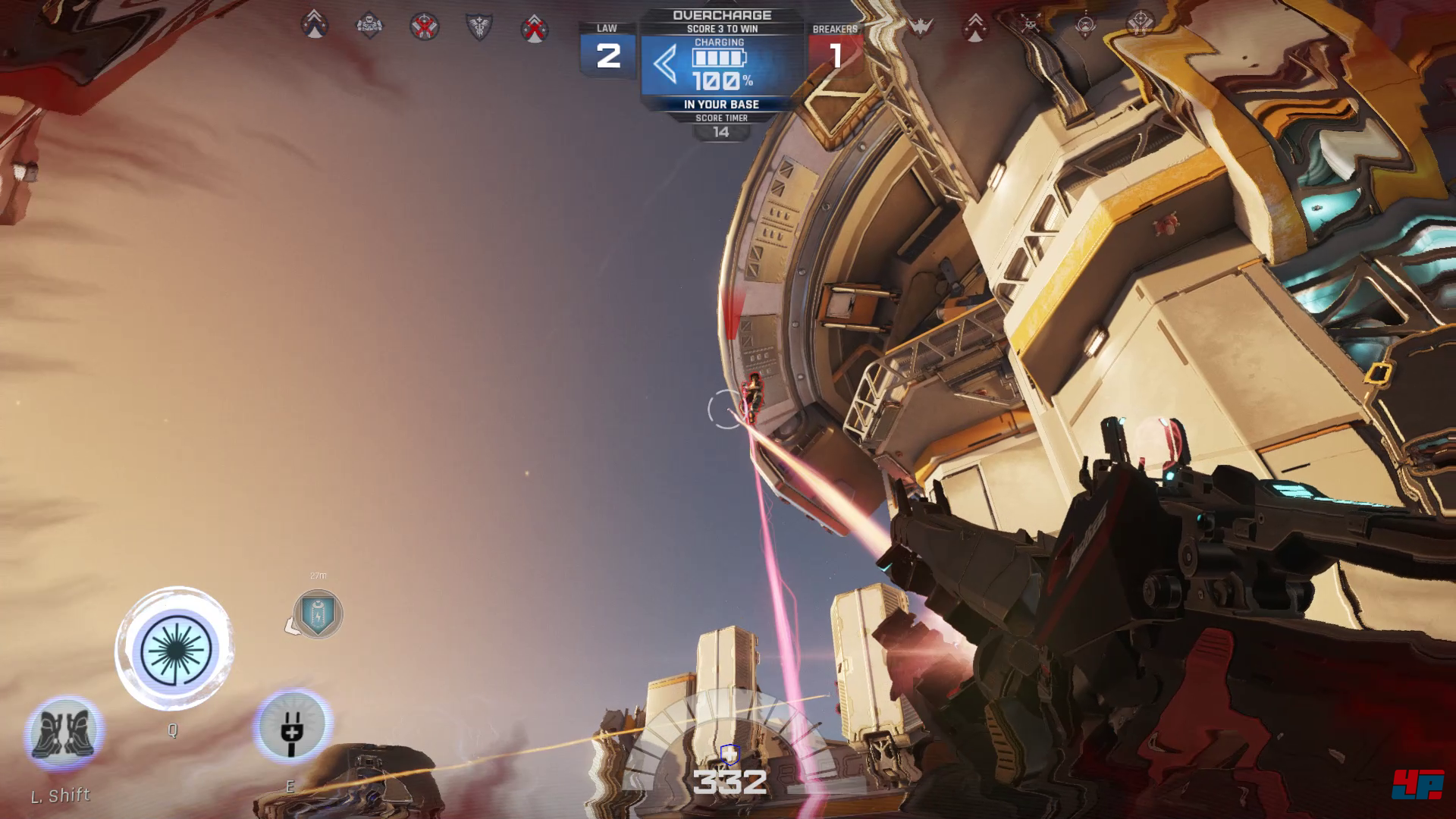Select the armored soldier Law teammate icon
1456x819 pixels.
pos(369,27)
